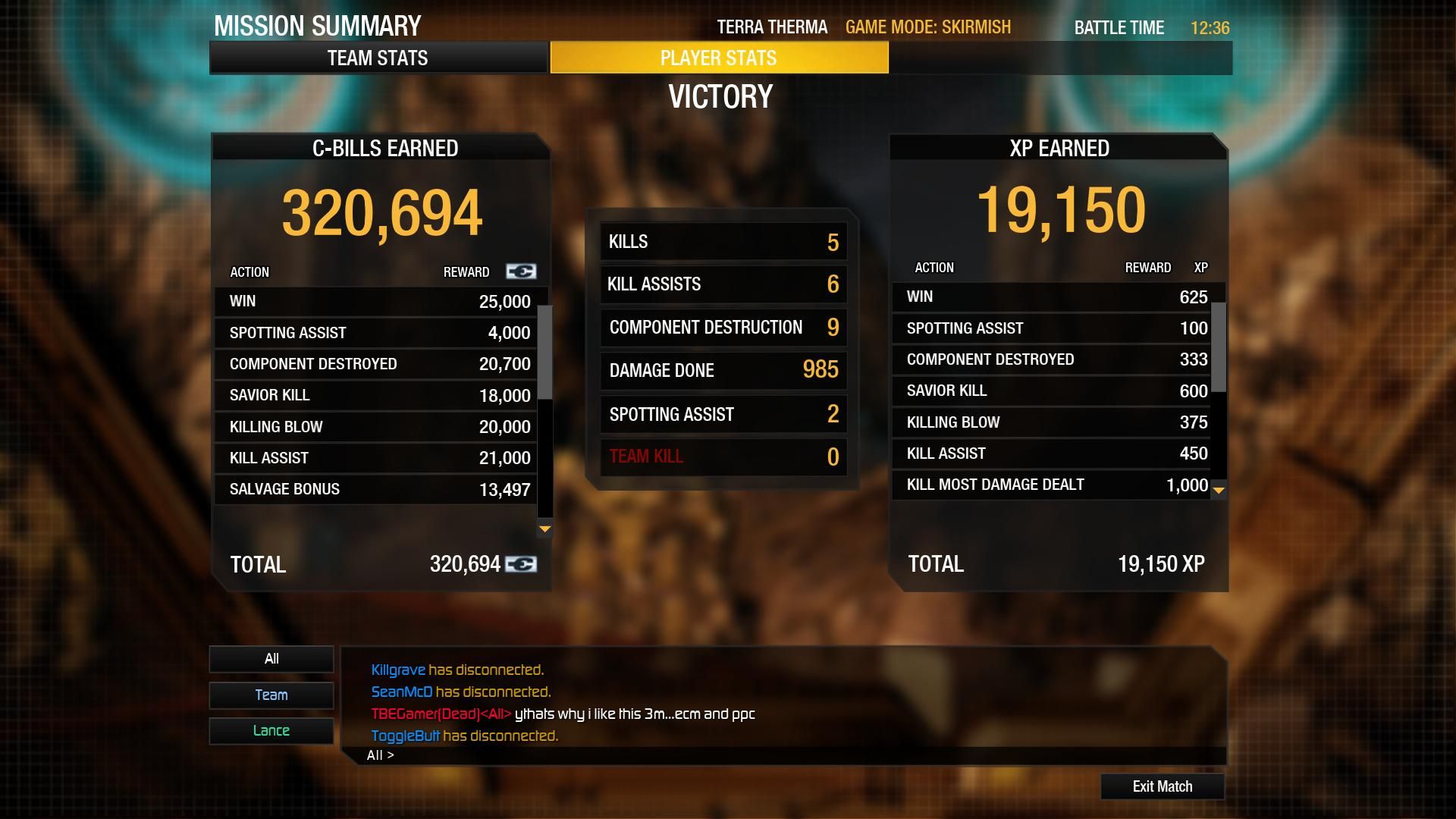
Task: Switch to the Team Stats tab
Action: coord(378,58)
